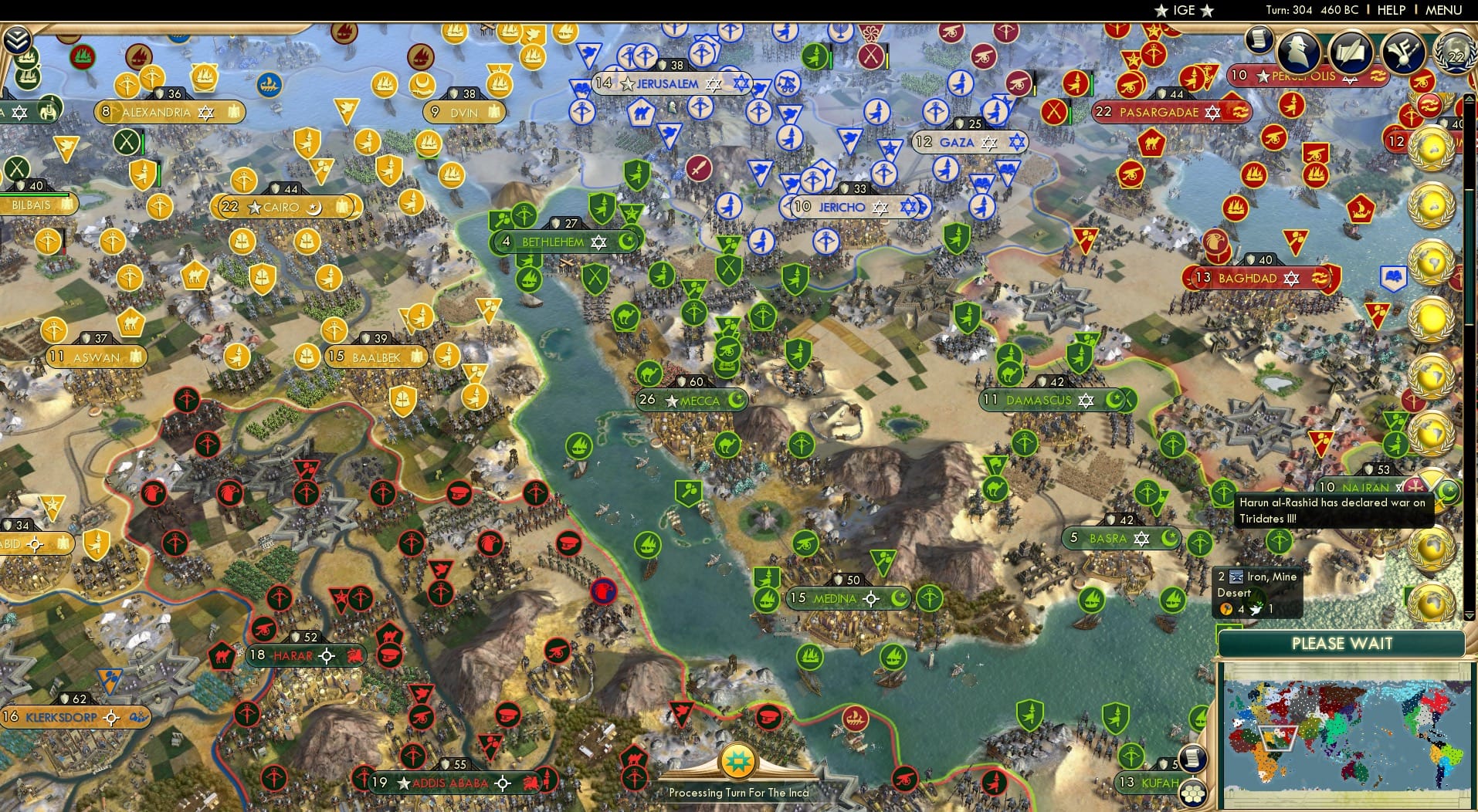The width and height of the screenshot is (1478, 812).
Task: Open the Espionage overview spy icon
Action: (1299, 51)
